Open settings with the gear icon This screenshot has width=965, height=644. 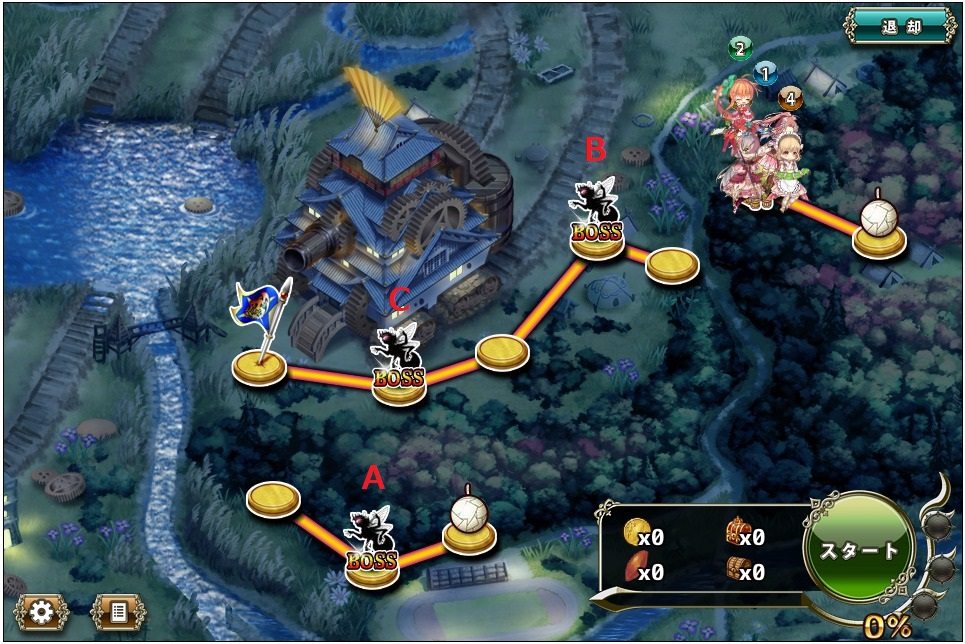[41, 611]
